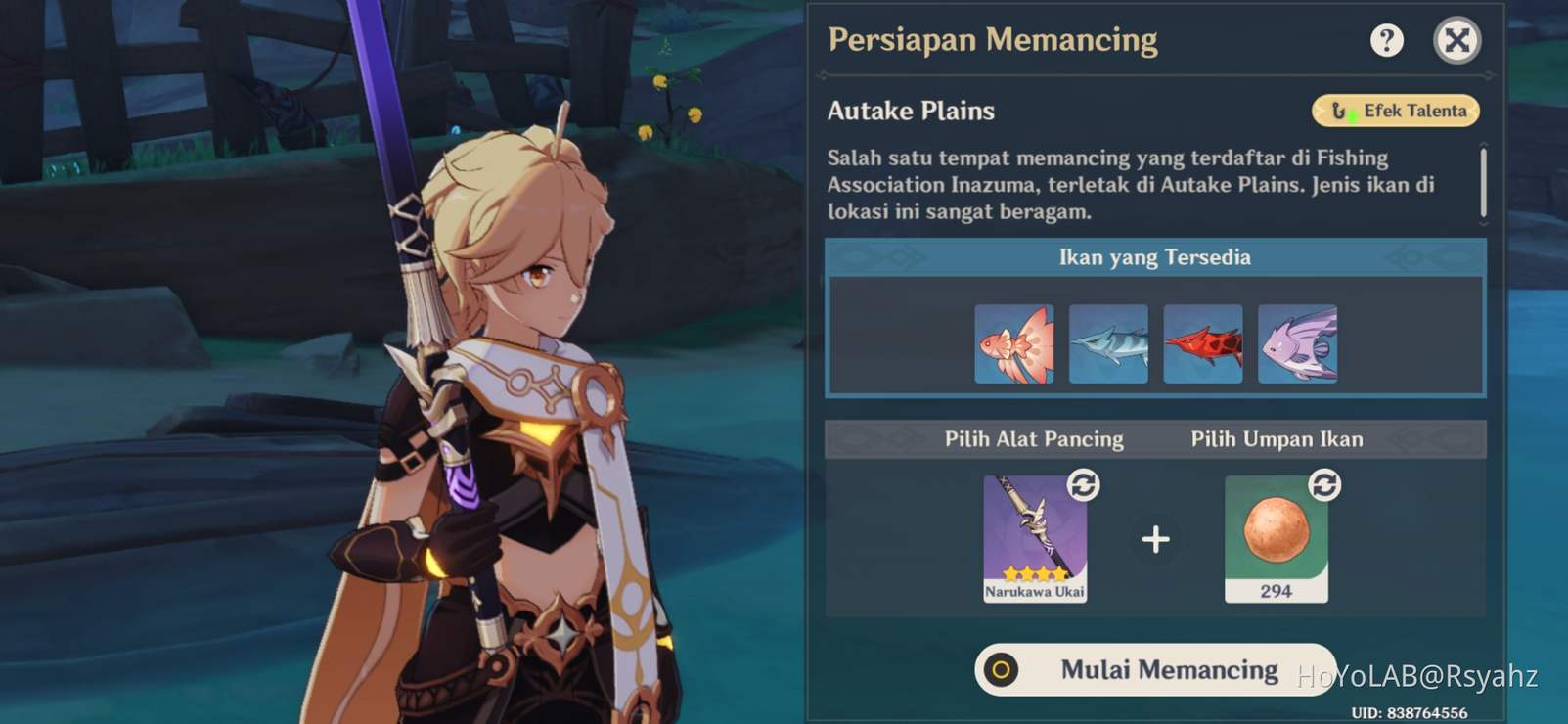This screenshot has width=1568, height=724.
Task: Select the pink Medaka fish icon
Action: click(x=1014, y=343)
